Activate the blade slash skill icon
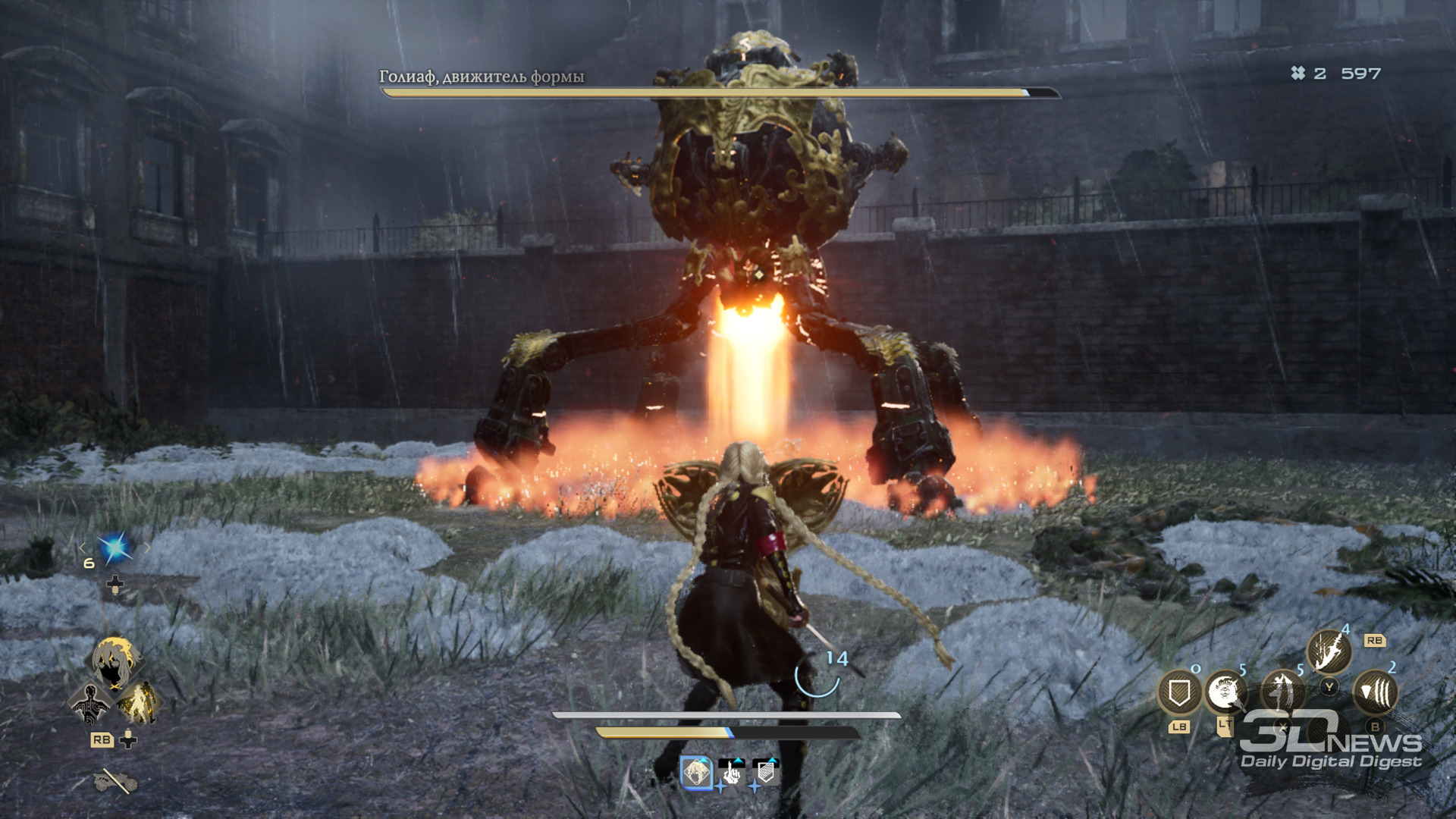The image size is (1456, 819). [1329, 651]
